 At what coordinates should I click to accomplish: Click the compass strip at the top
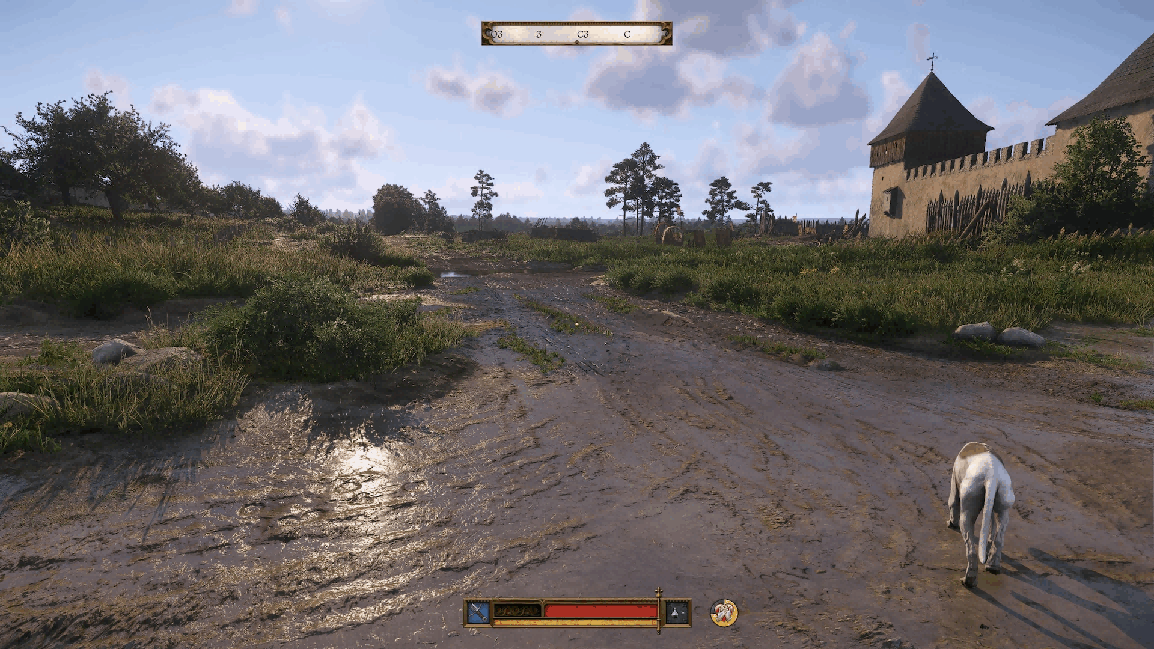point(576,34)
